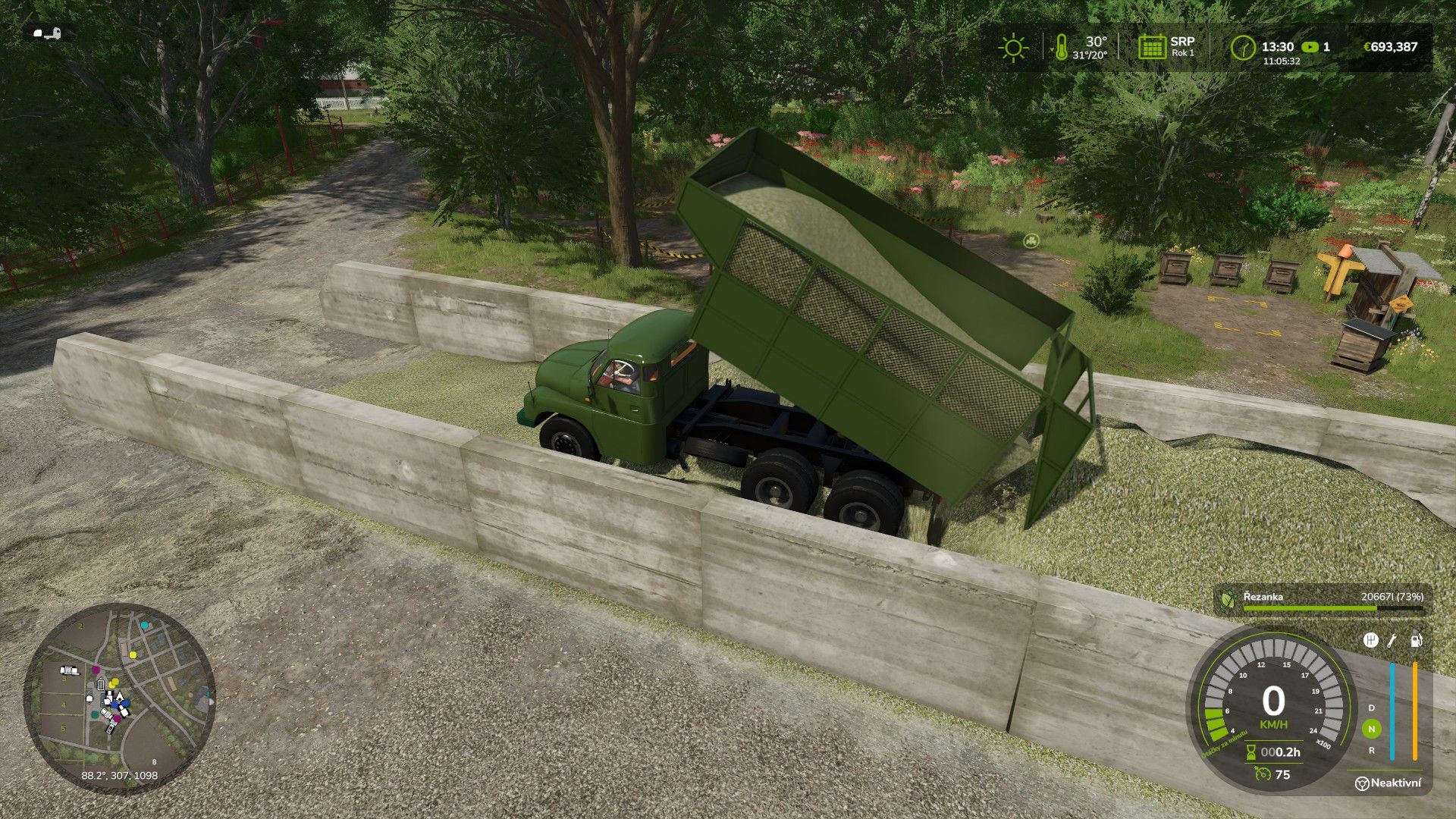The image size is (1456, 819).
Task: Click the hourglass operating-hours icon
Action: (1251, 754)
